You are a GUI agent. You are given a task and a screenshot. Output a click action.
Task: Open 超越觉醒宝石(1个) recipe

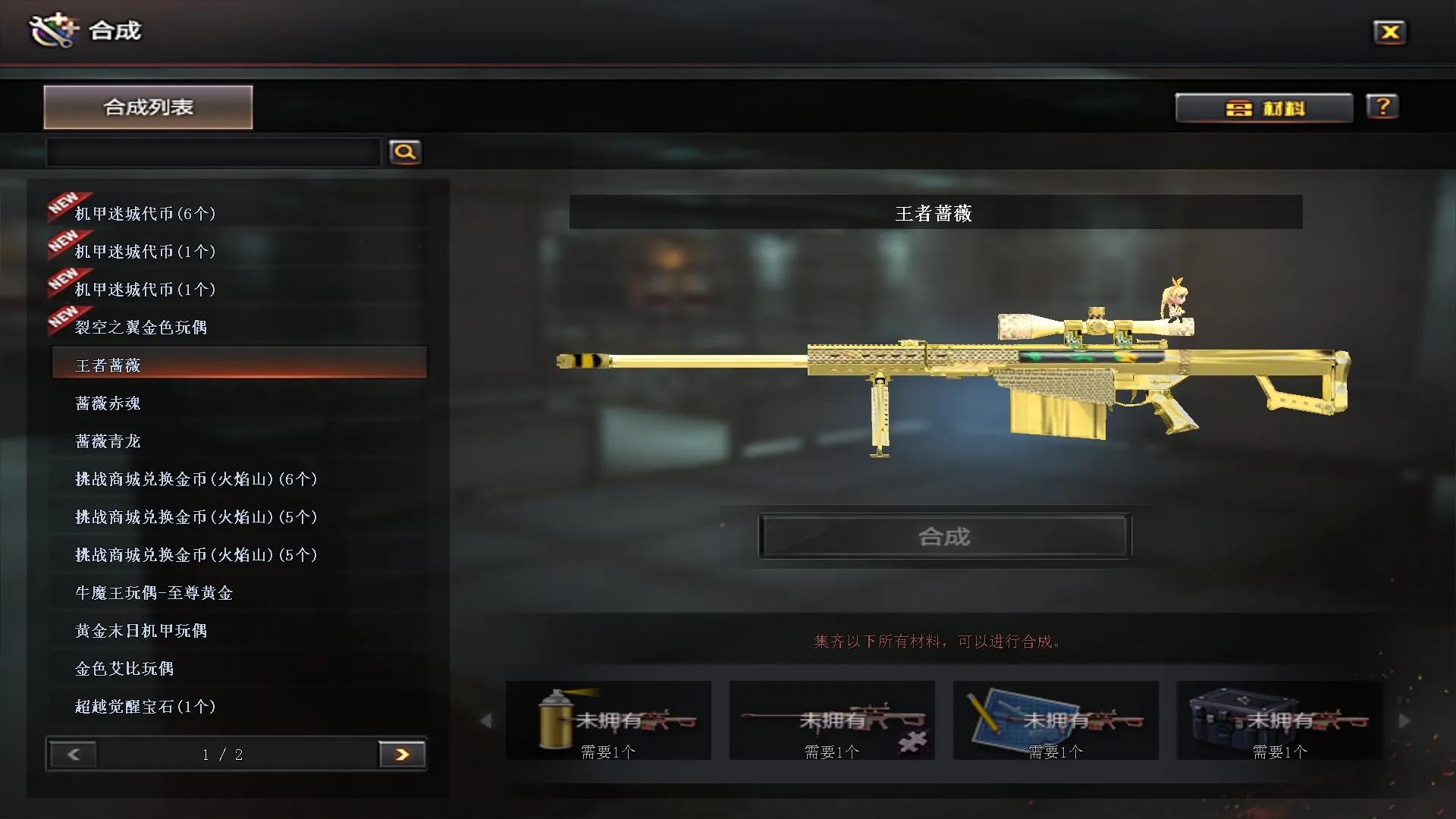pyautogui.click(x=145, y=707)
